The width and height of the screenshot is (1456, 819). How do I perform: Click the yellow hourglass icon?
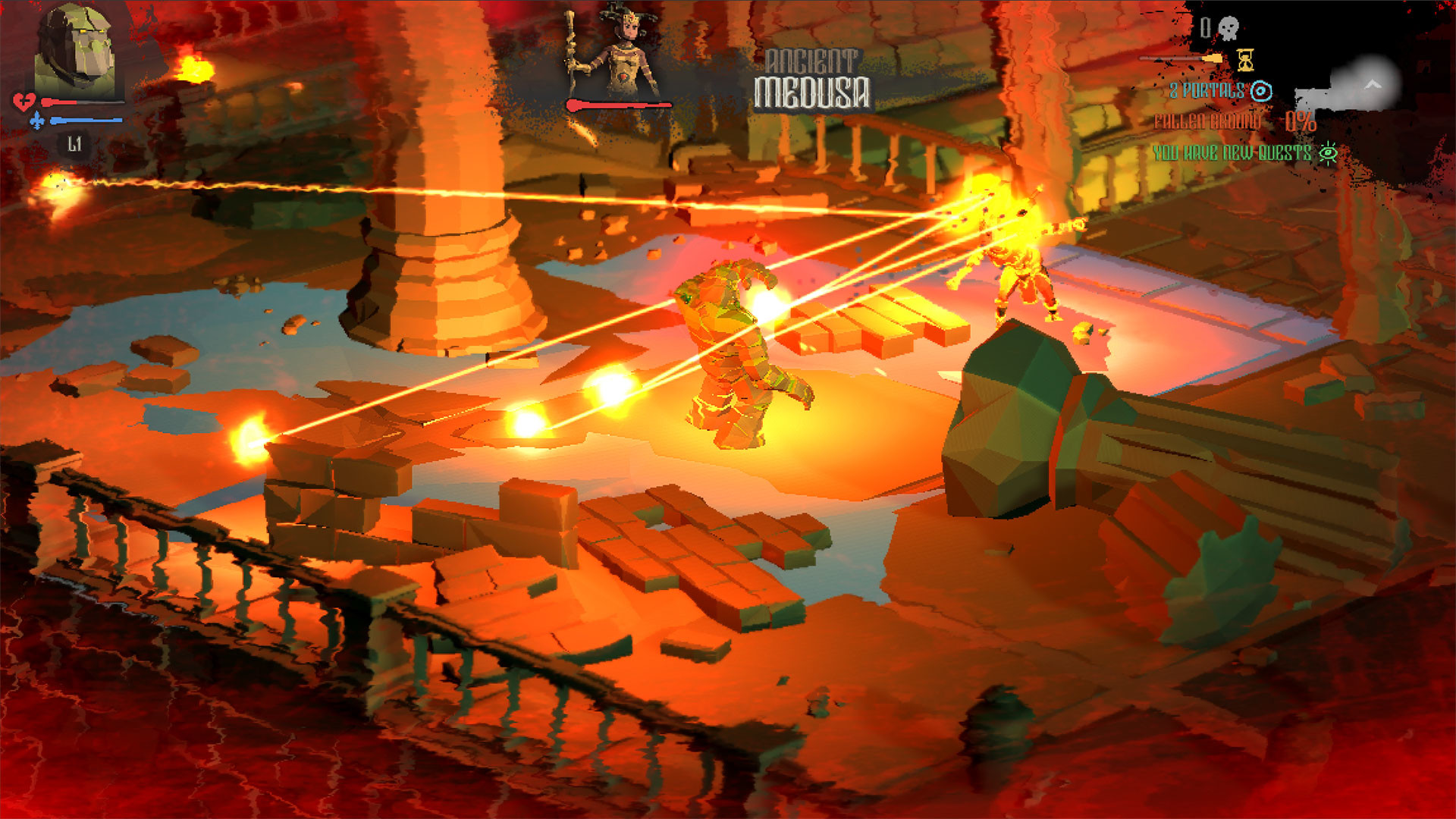(1244, 59)
